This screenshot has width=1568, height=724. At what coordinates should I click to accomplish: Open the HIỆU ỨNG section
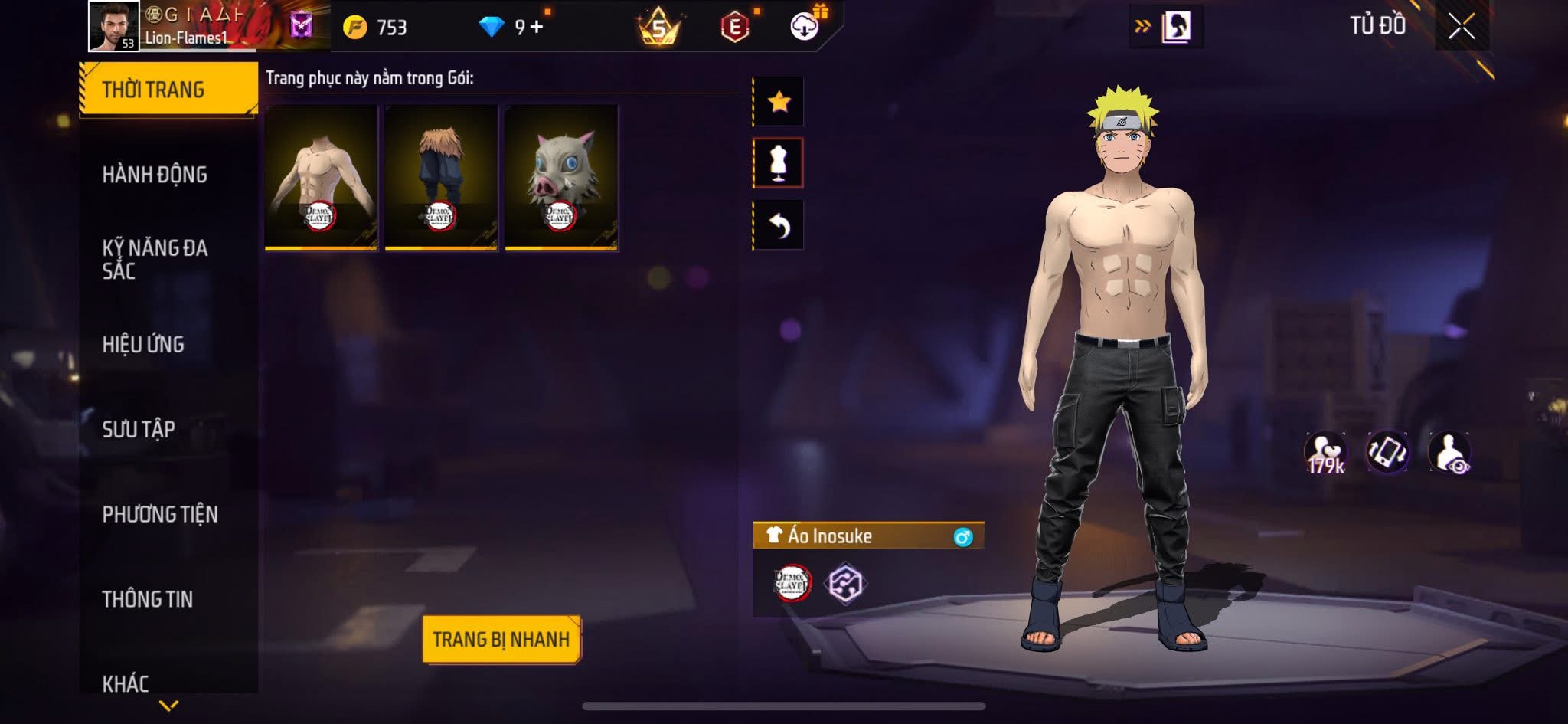coord(143,345)
